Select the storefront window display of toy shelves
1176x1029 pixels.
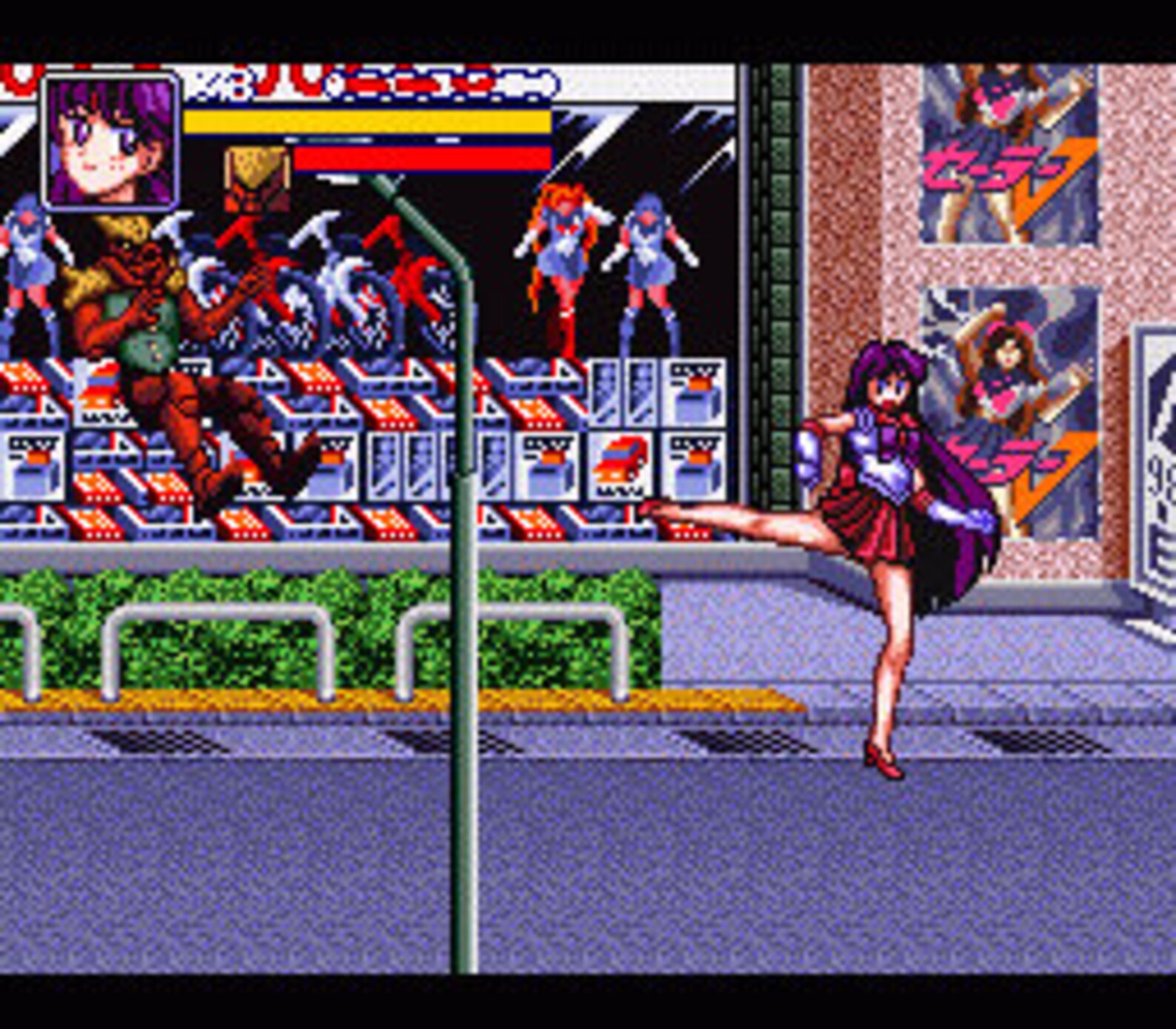(x=370, y=444)
